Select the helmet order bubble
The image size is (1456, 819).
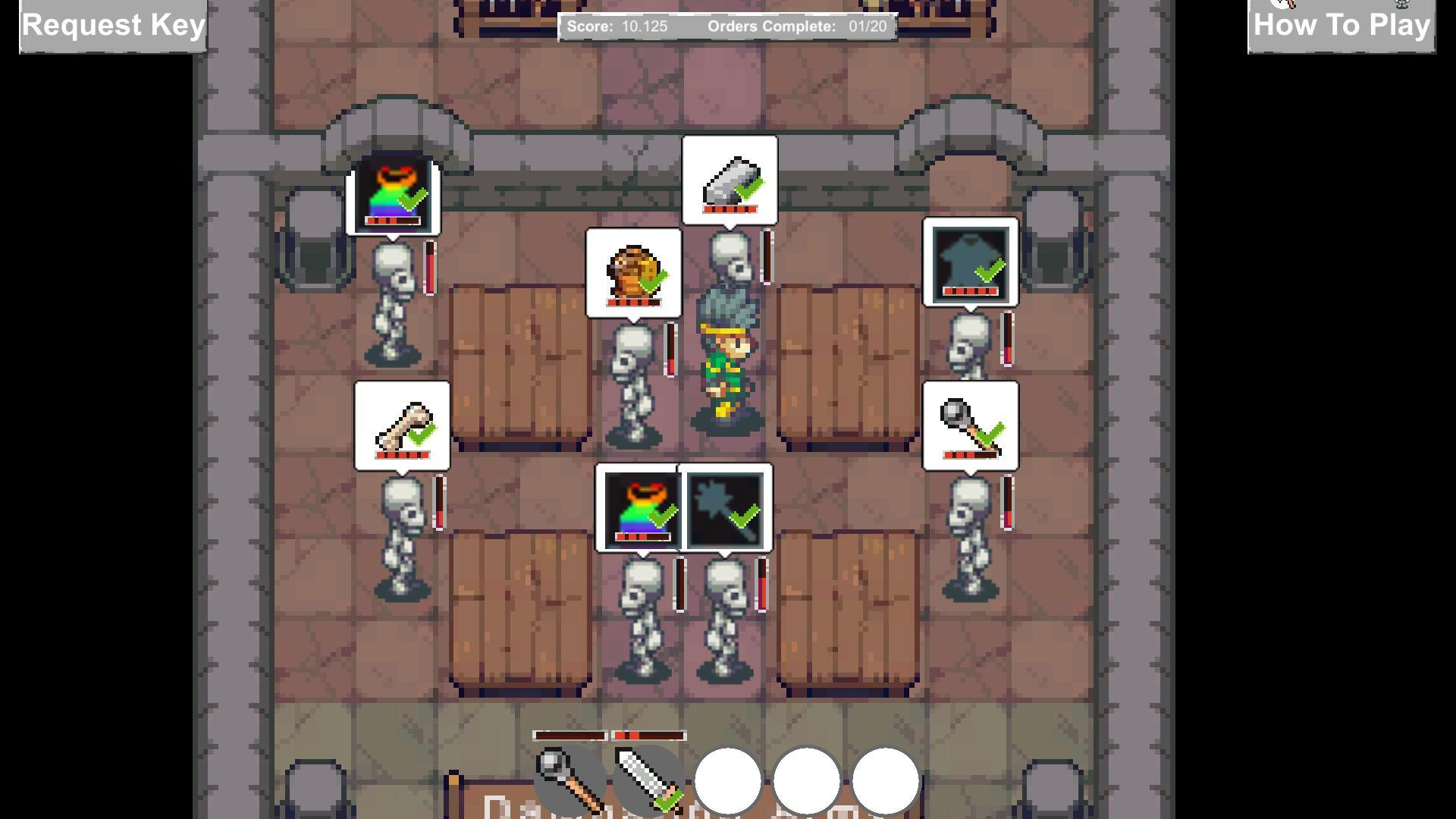coord(633,273)
